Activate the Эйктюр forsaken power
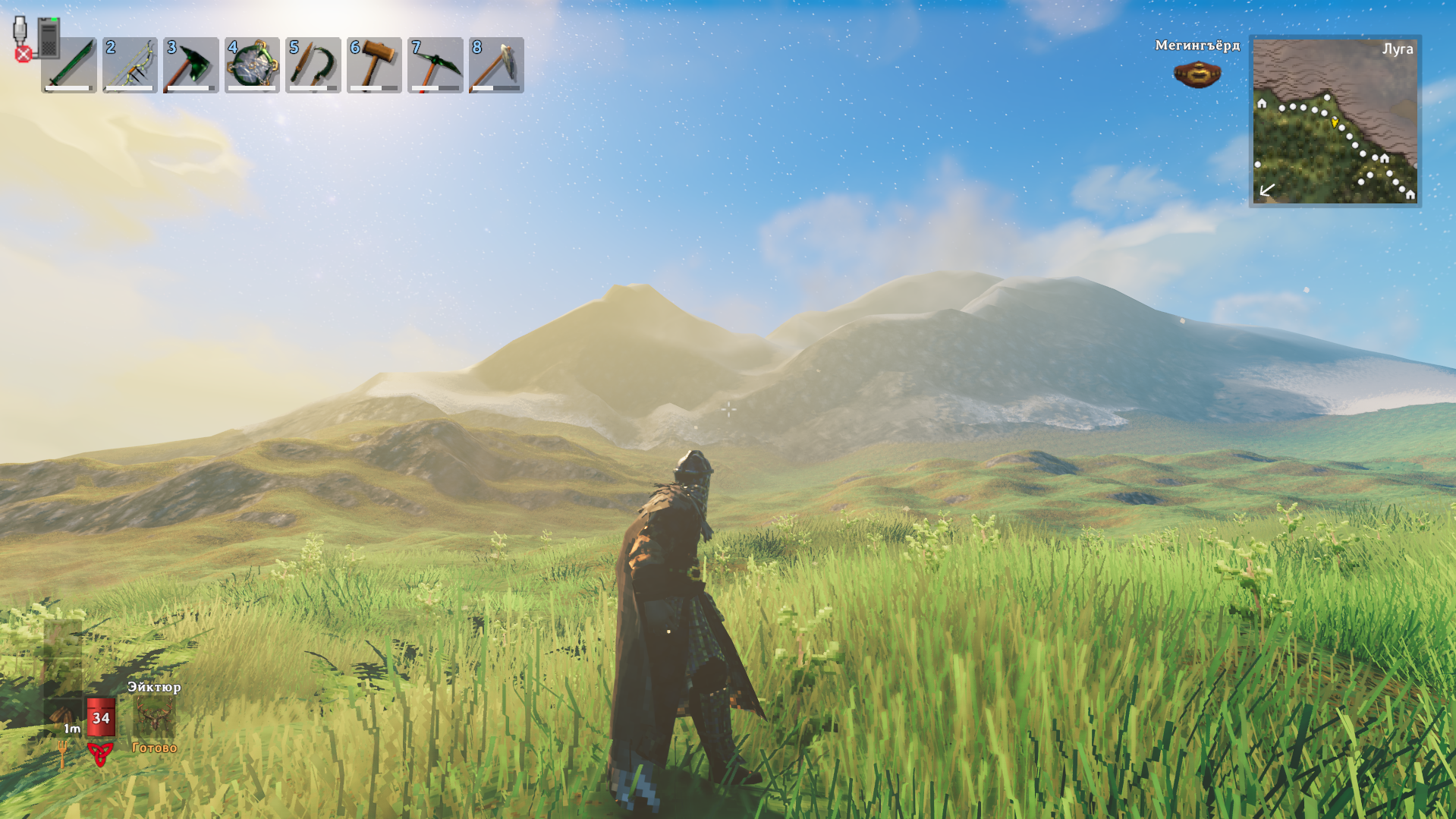This screenshot has width=1456, height=819. click(x=154, y=717)
